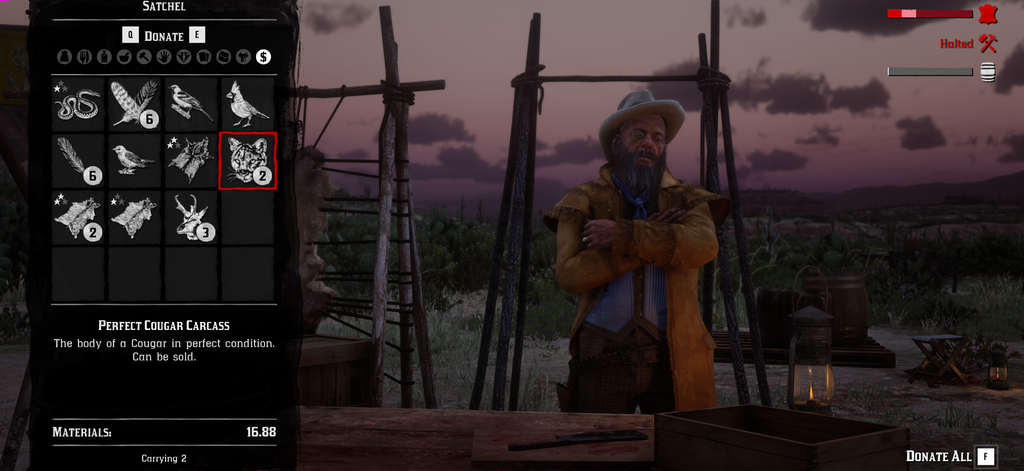Viewport: 1024px width, 471px height.
Task: Choose the paired feathers stack of six
Action: tap(135, 104)
